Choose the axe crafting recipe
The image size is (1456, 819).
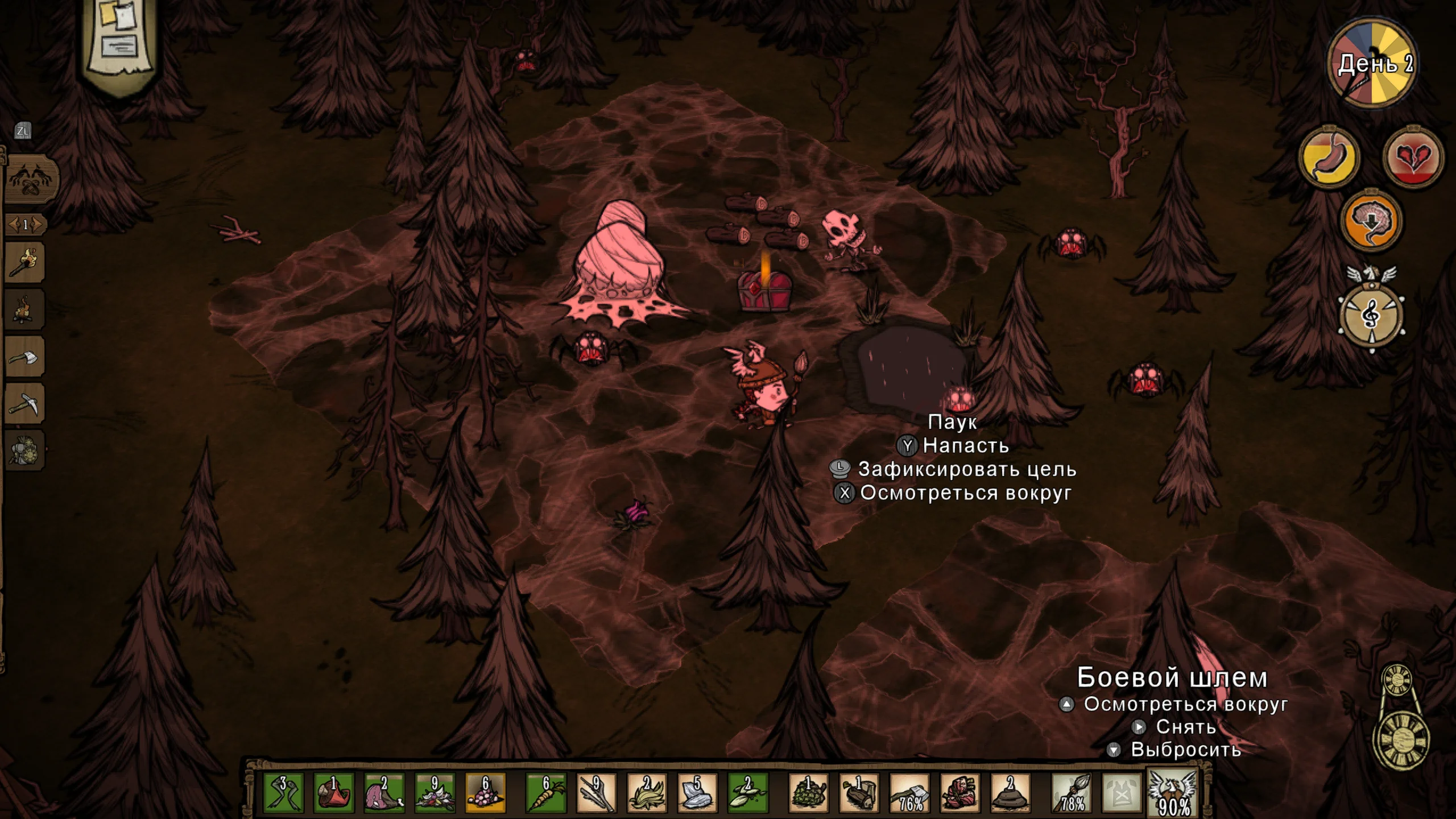(x=25, y=357)
